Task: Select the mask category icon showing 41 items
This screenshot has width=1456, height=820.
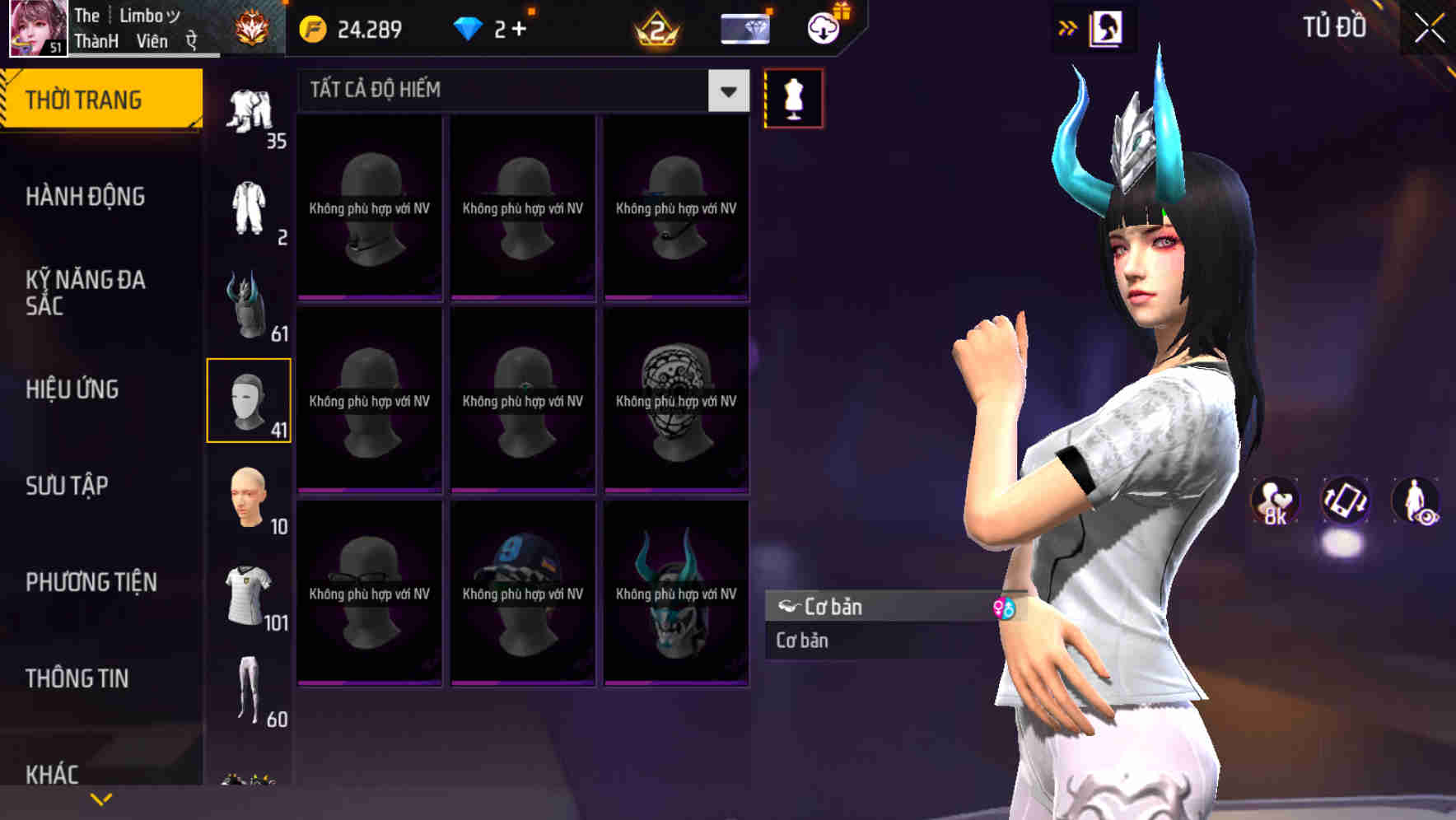Action: pyautogui.click(x=249, y=398)
